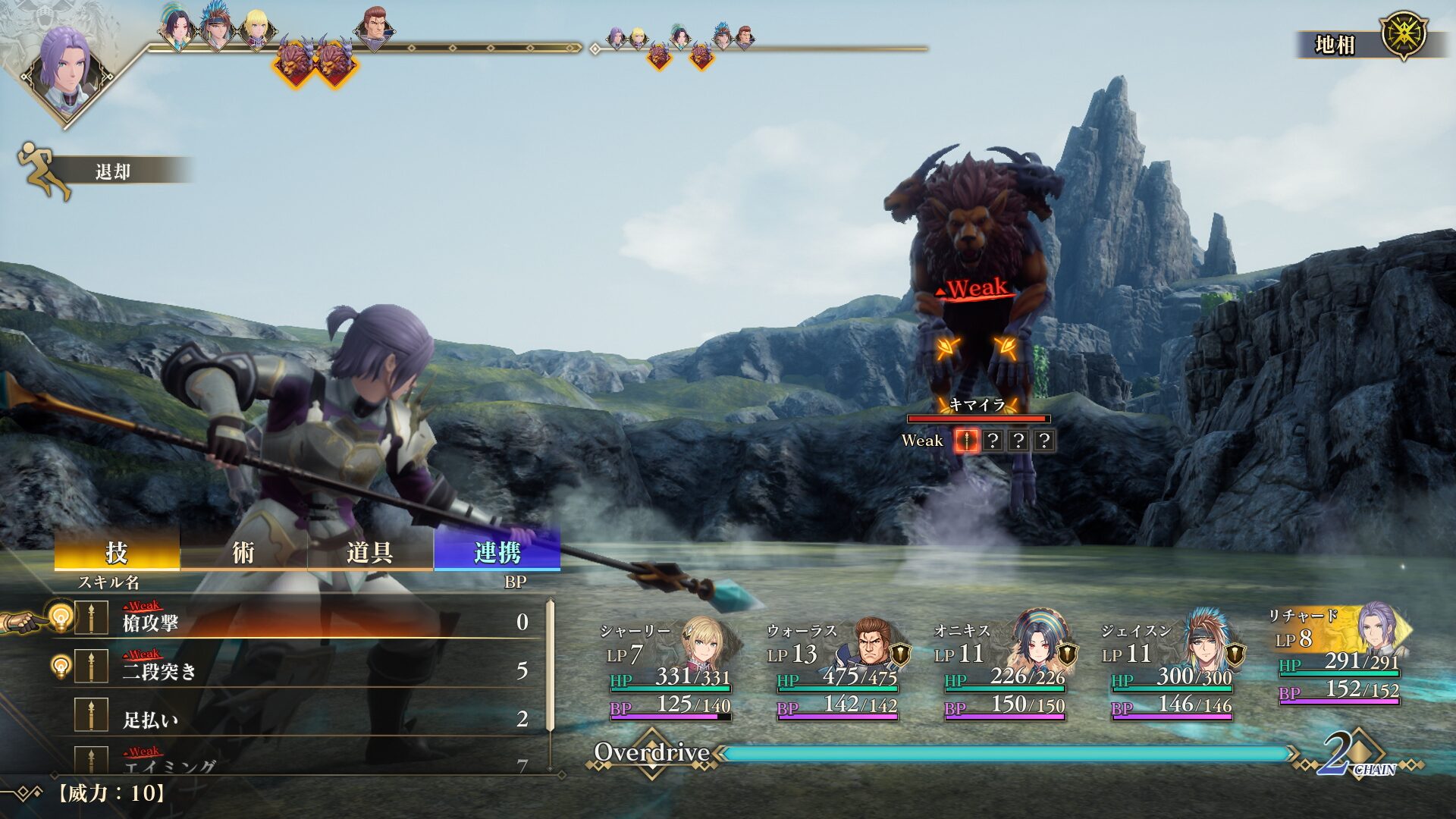This screenshot has height=819, width=1456.
Task: Click the revealed spear weakness icon
Action: 966,441
